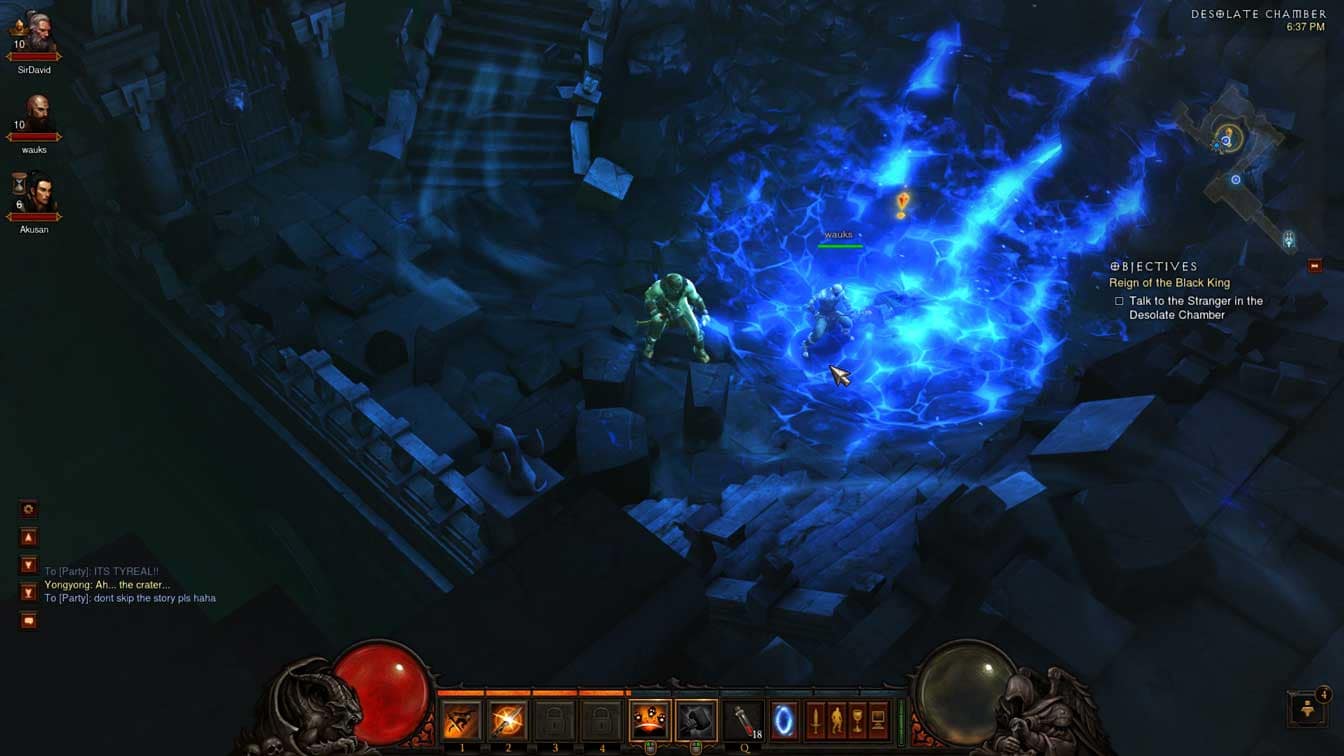Select the hammer right mouse skill
The height and width of the screenshot is (756, 1344).
click(x=696, y=720)
